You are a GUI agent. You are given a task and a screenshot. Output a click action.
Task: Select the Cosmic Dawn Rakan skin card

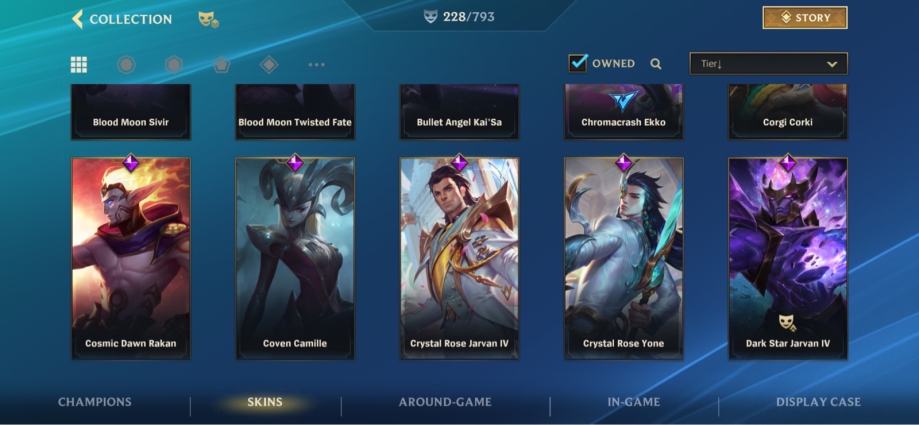(131, 257)
